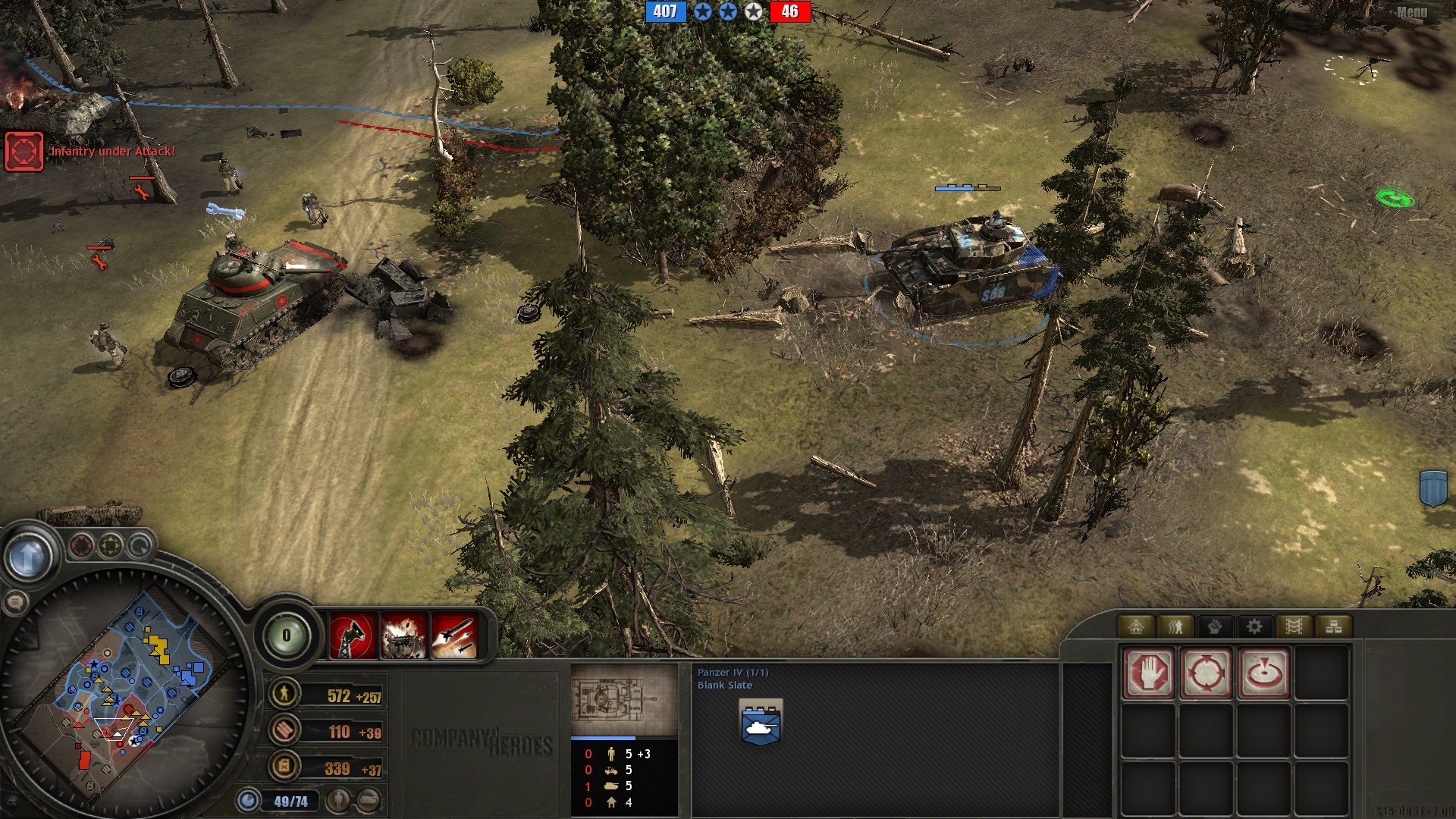1456x819 pixels.
Task: Click the 'Infantry under Attack!' alert icon
Action: pyautogui.click(x=24, y=151)
